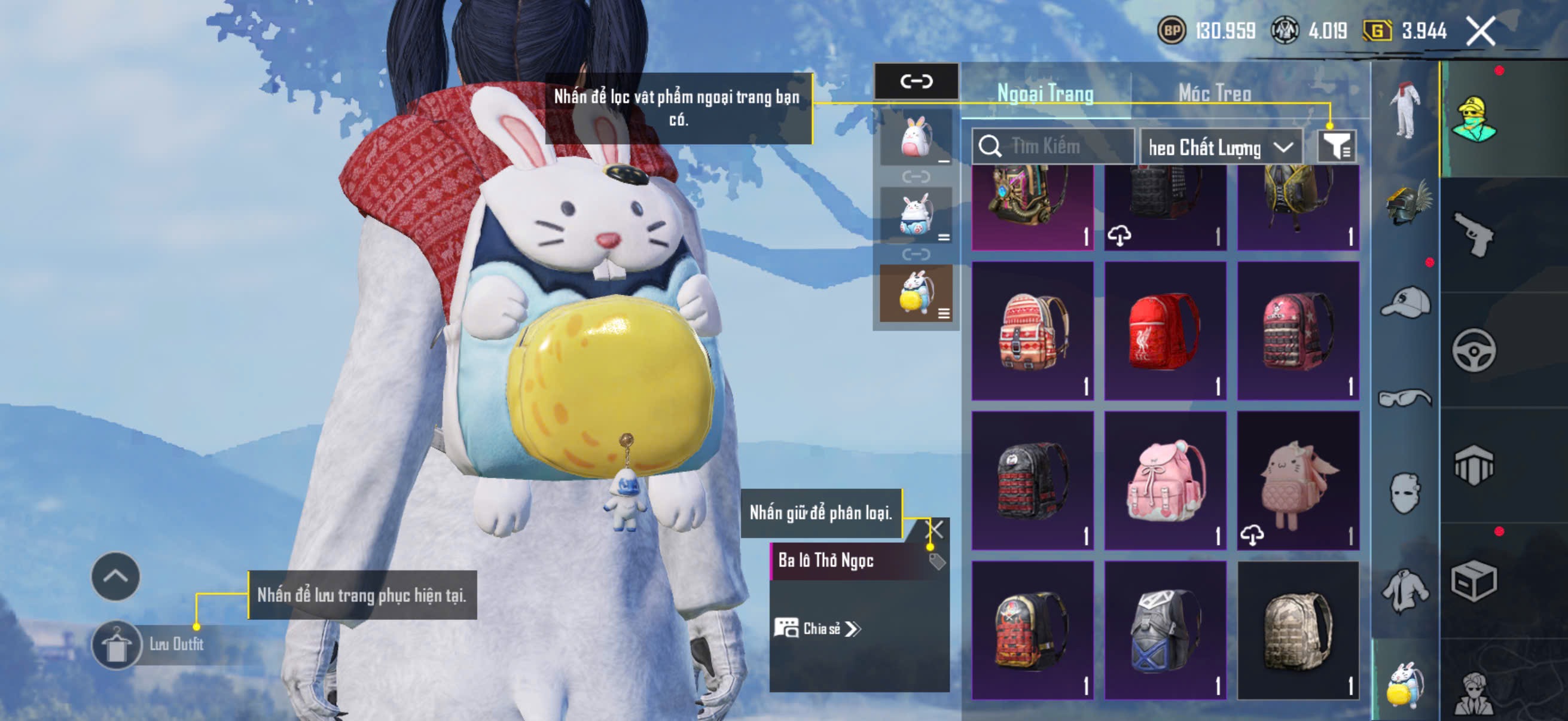
Task: Click the link toggle above the backpack levels
Action: (x=916, y=81)
